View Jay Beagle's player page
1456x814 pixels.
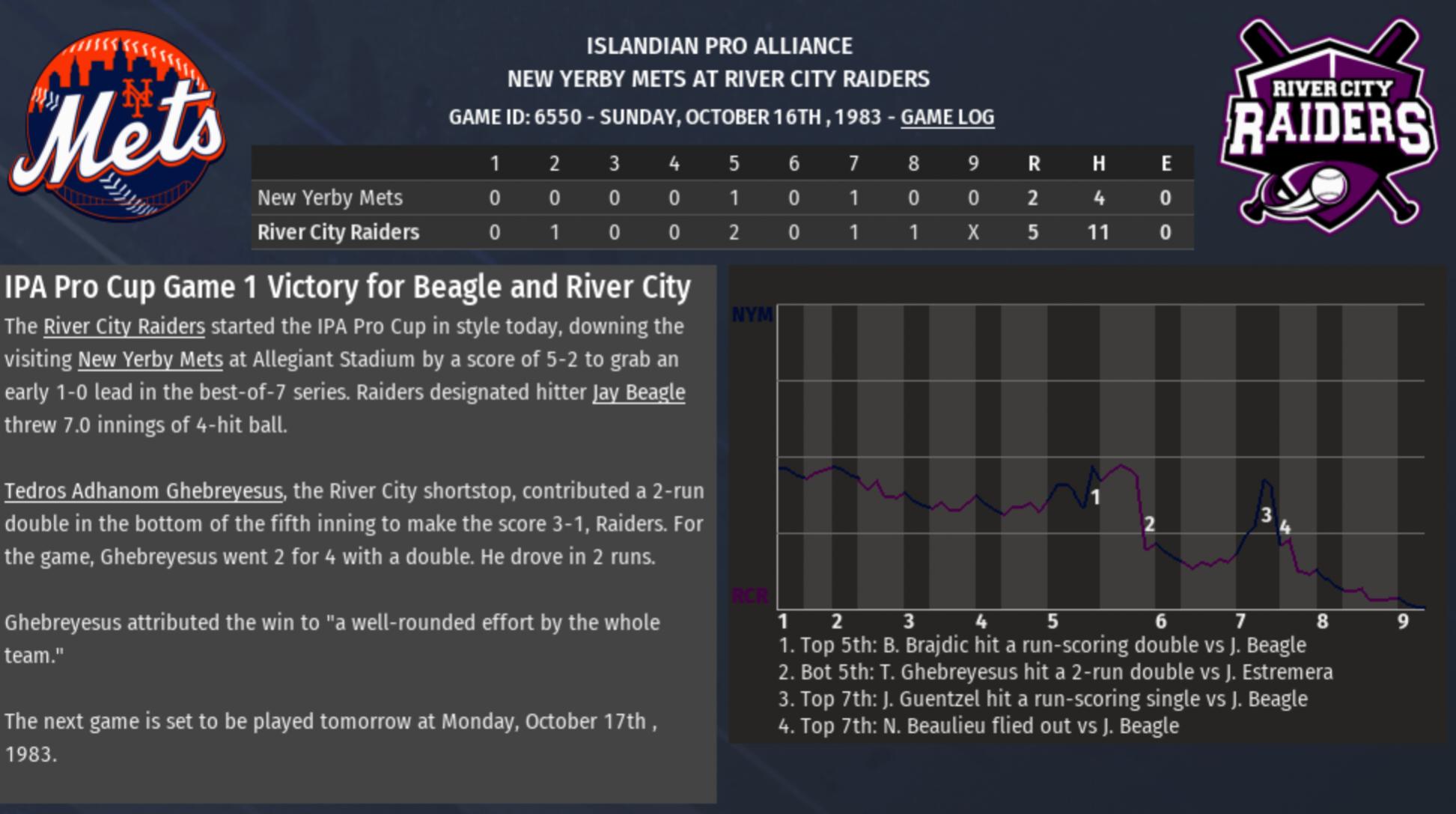click(x=639, y=392)
